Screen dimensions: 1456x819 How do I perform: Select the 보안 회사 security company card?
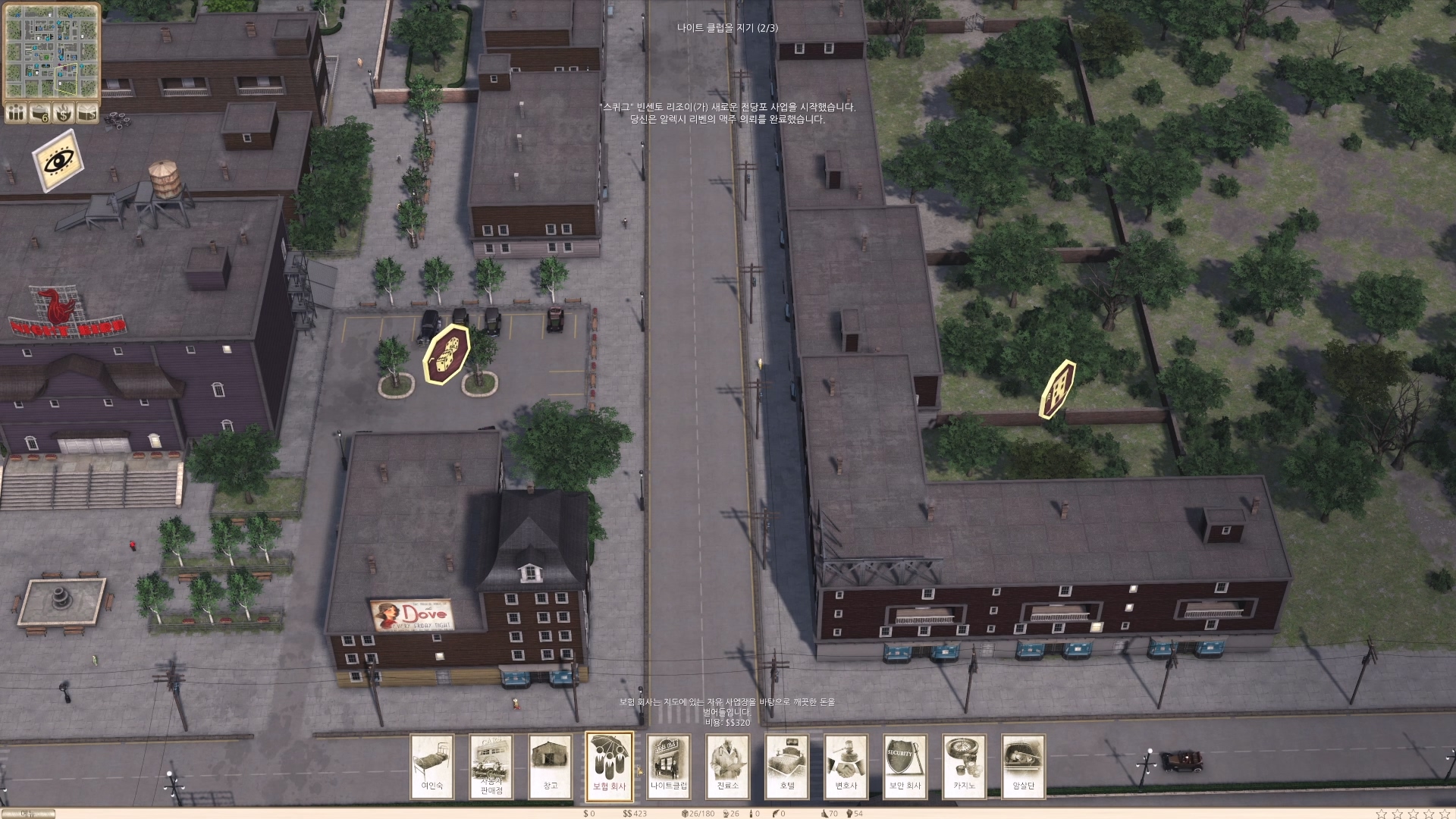coord(905,766)
